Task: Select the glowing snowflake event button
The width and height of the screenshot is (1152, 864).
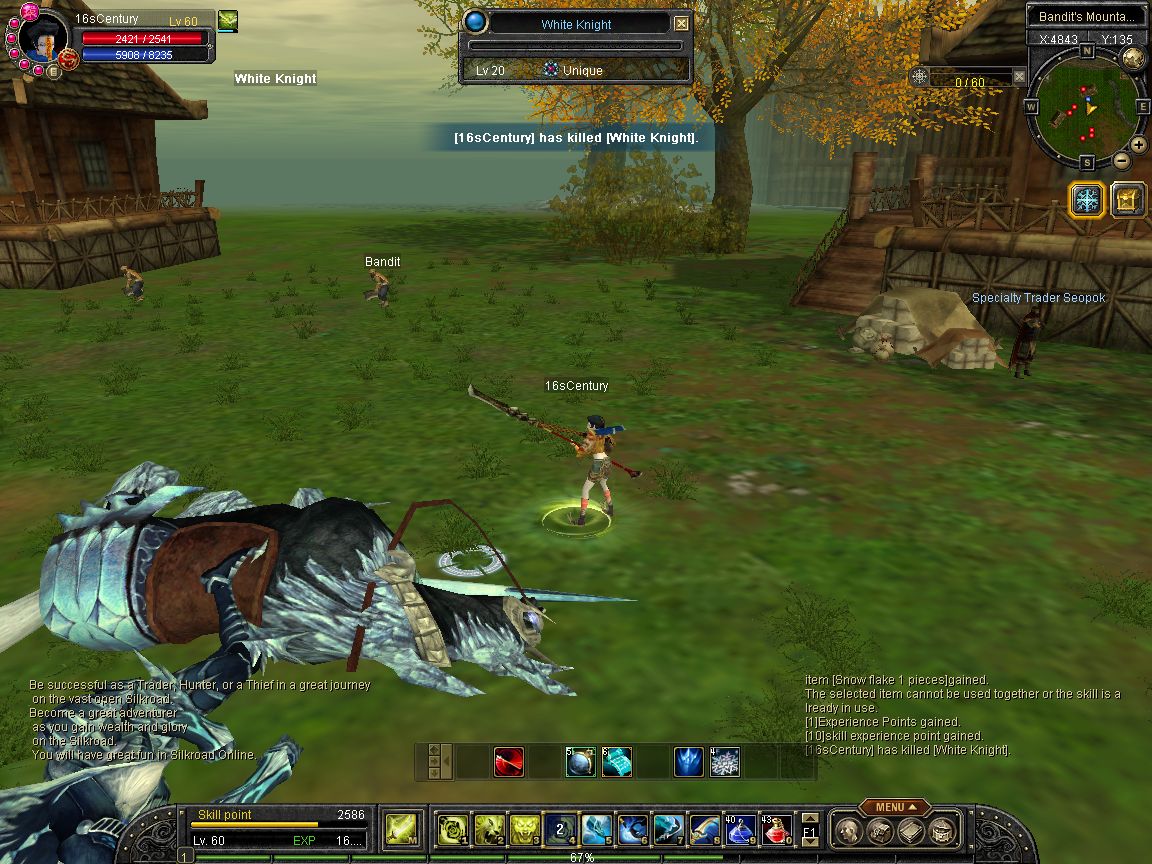Action: [x=1086, y=199]
